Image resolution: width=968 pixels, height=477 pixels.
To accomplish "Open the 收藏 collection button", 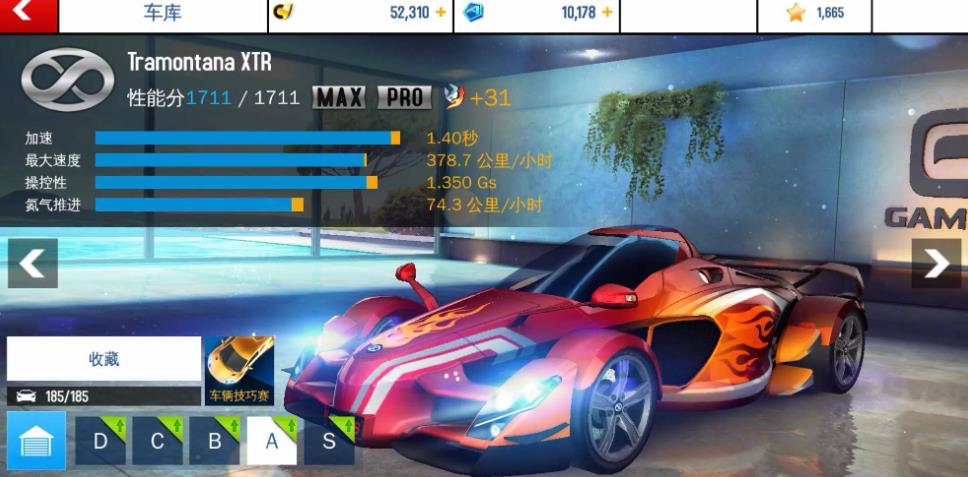I will [x=104, y=359].
